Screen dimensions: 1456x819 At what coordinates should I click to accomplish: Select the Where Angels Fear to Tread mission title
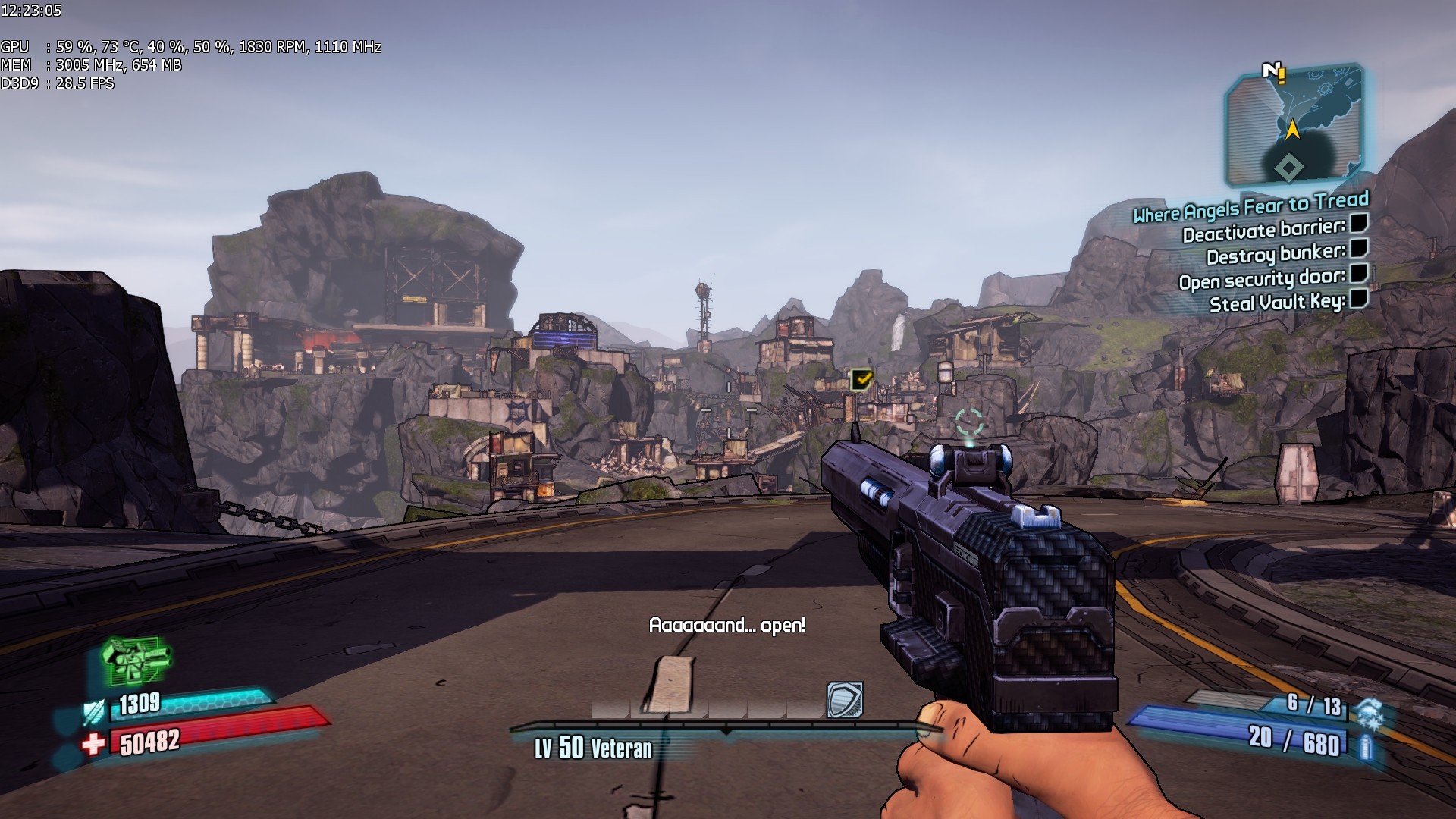[1250, 206]
